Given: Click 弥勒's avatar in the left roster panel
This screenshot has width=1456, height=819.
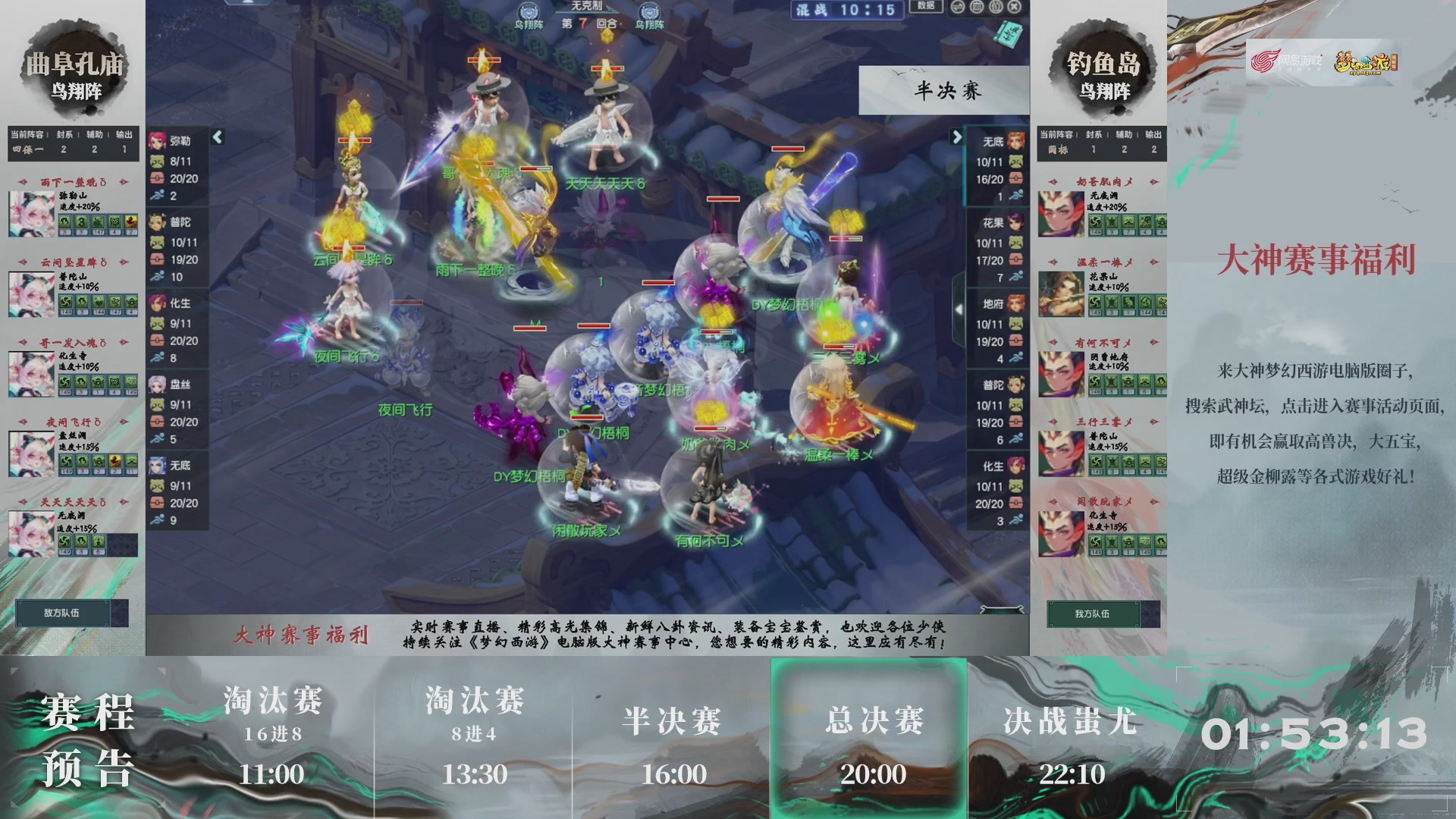Looking at the screenshot, I should 157,140.
